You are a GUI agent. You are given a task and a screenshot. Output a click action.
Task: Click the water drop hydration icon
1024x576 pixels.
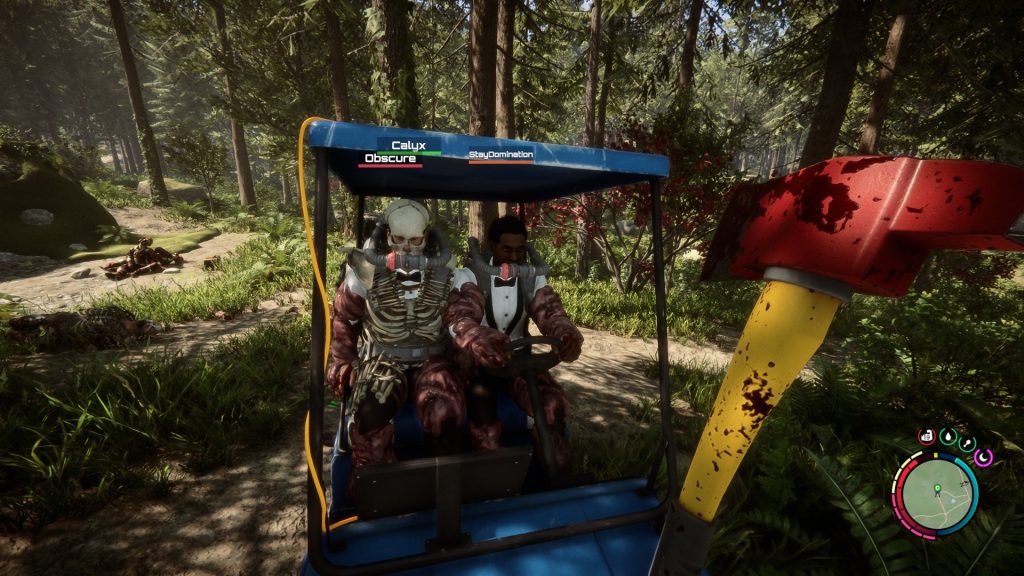pyautogui.click(x=946, y=436)
